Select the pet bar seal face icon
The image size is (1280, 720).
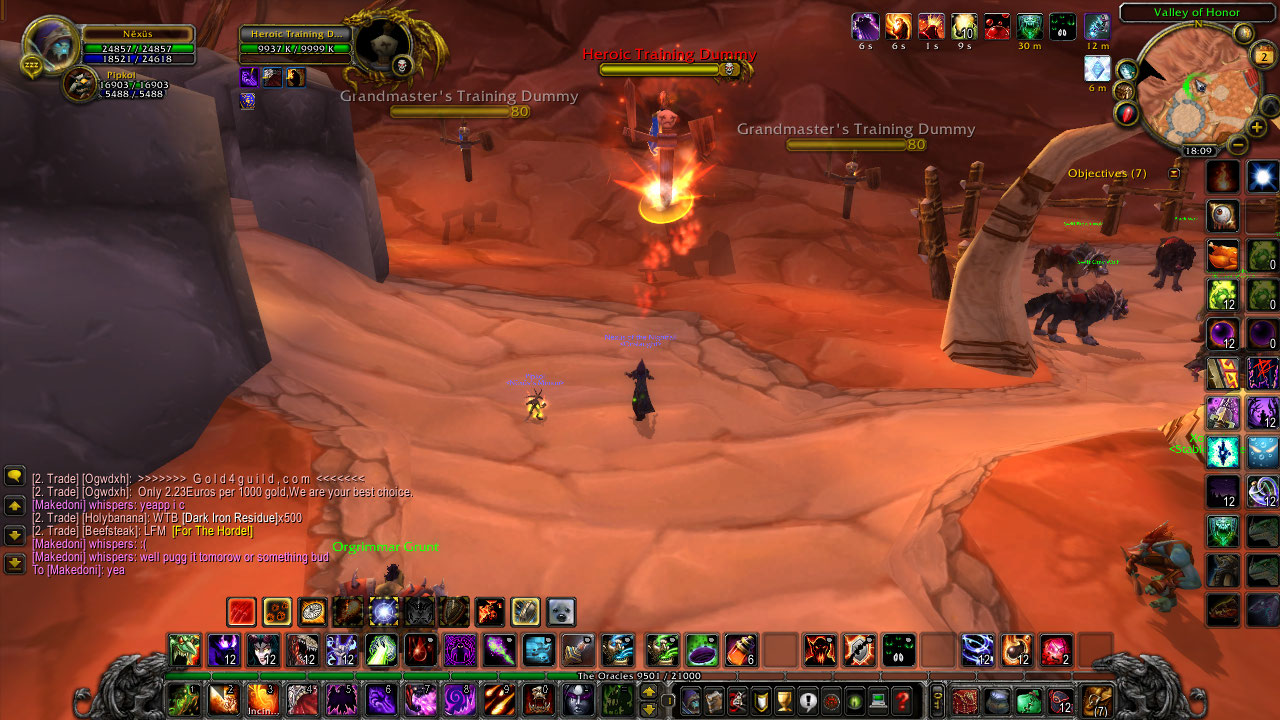pyautogui.click(x=561, y=611)
